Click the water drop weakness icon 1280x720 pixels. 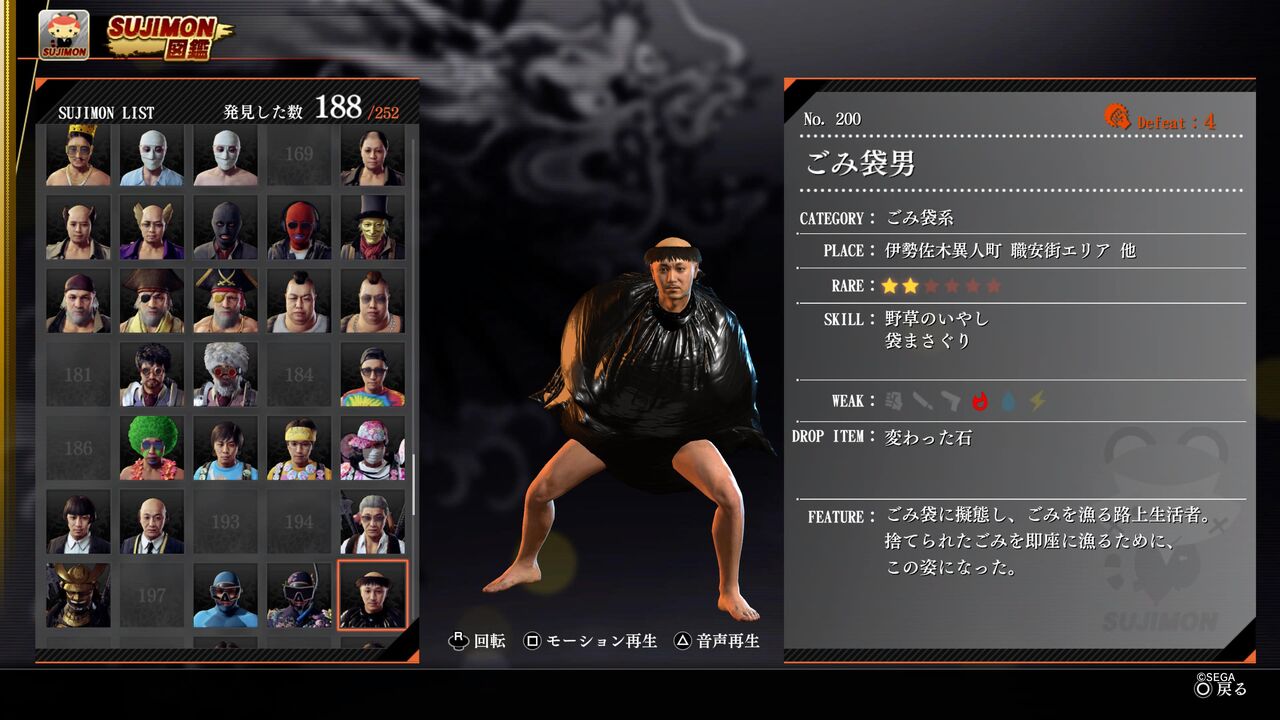tap(1009, 400)
